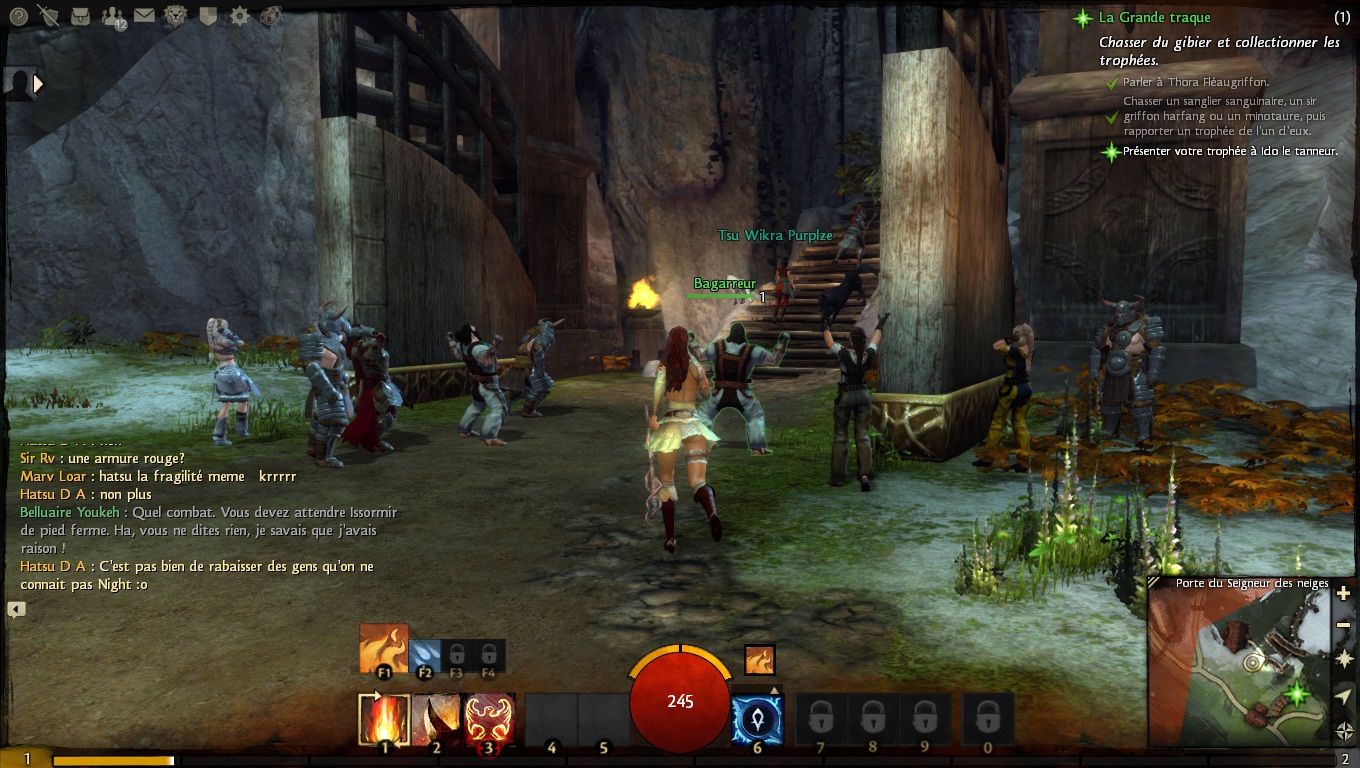Open the hero panel sword and shield icon
The width and height of the screenshot is (1360, 768).
(47, 15)
